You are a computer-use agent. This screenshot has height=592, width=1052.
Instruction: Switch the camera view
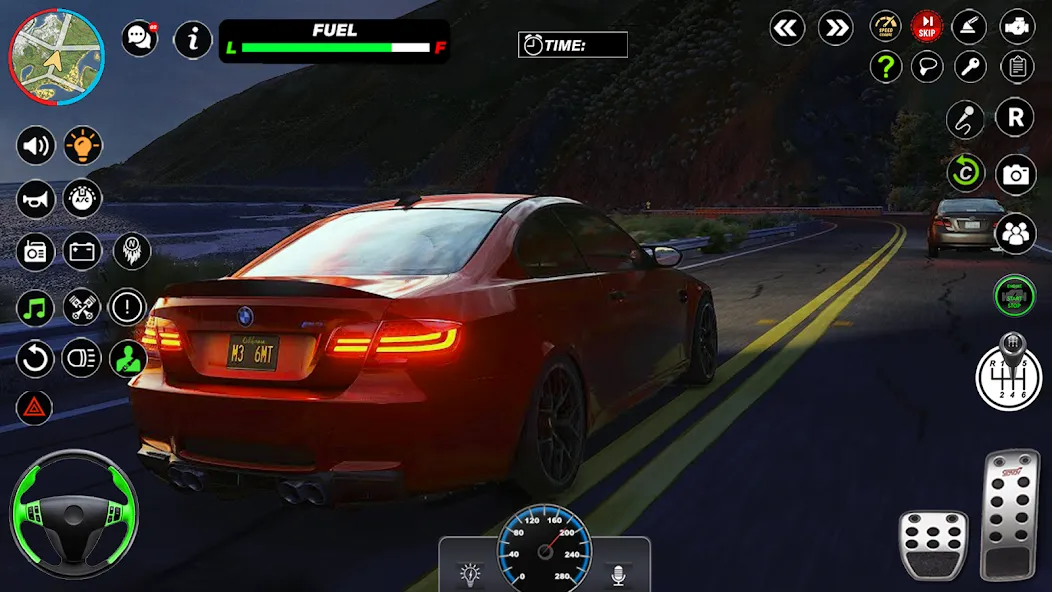(x=1016, y=175)
